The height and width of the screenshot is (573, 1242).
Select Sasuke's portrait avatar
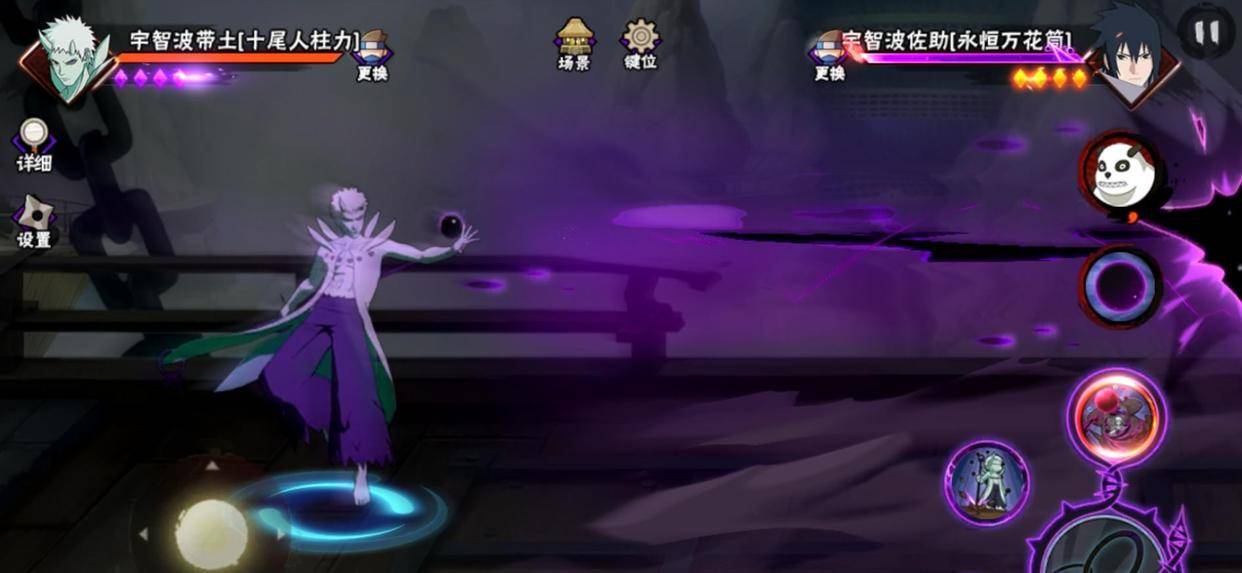(1132, 55)
